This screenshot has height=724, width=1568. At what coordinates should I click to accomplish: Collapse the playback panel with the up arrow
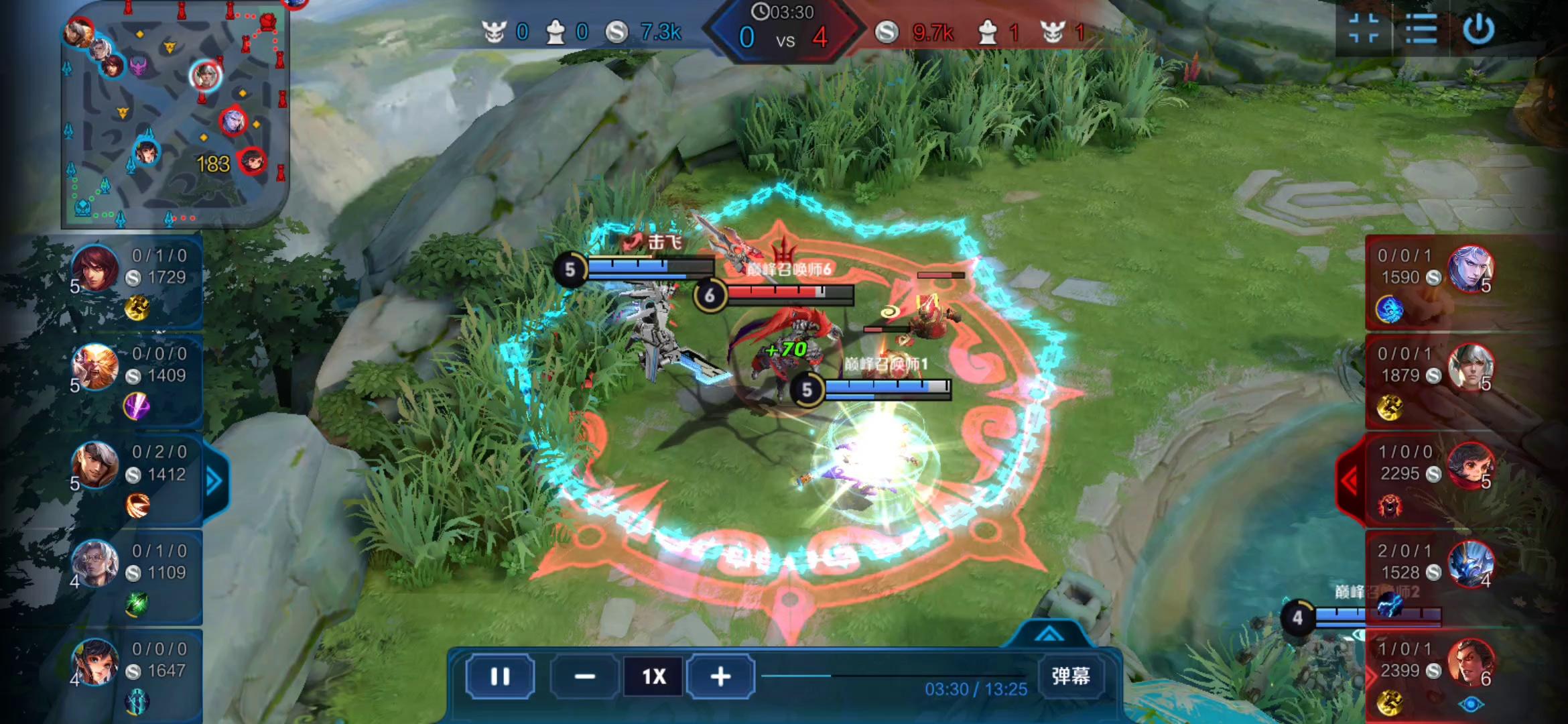tap(1049, 634)
